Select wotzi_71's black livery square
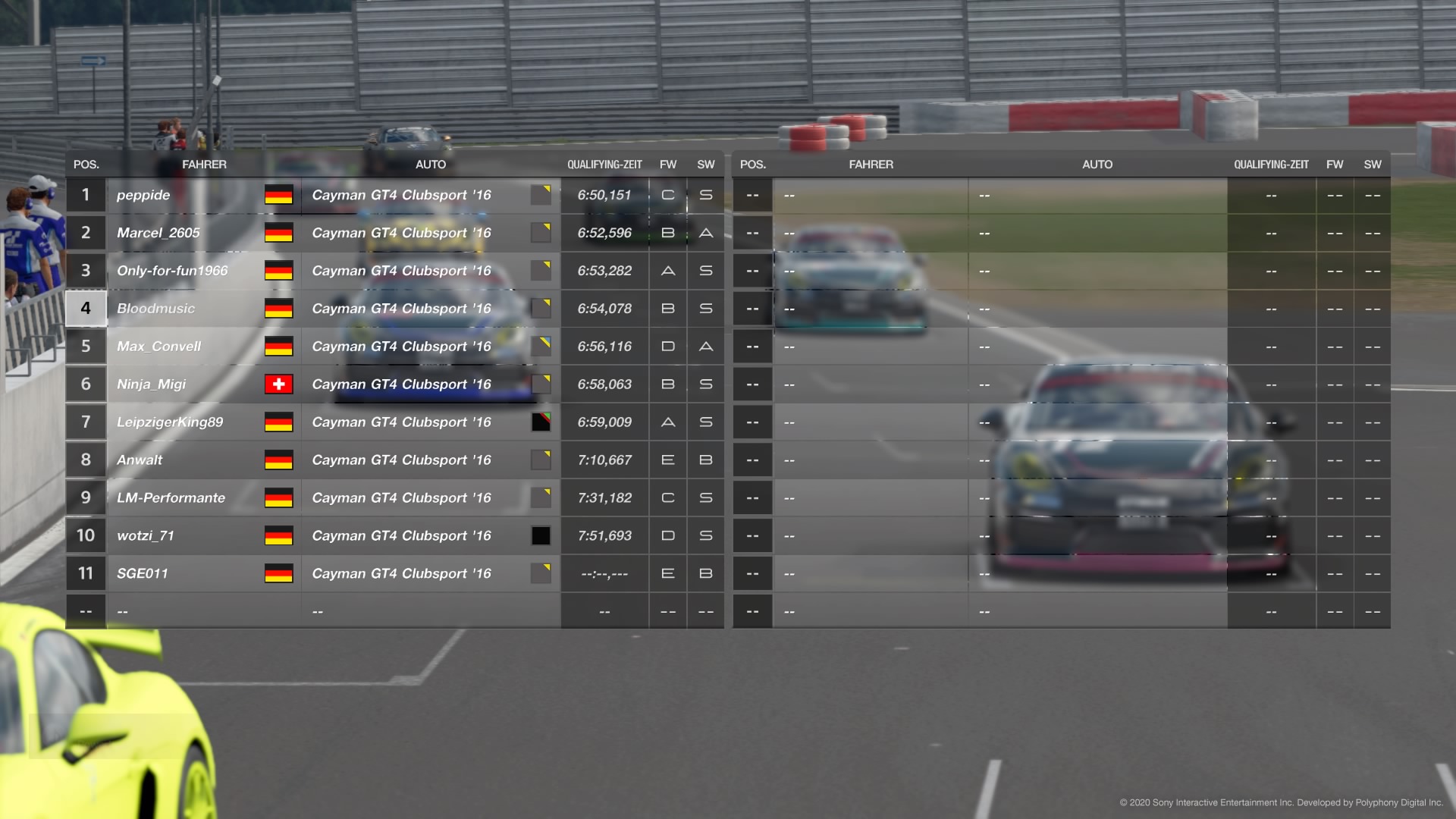This screenshot has width=1456, height=819. [541, 535]
